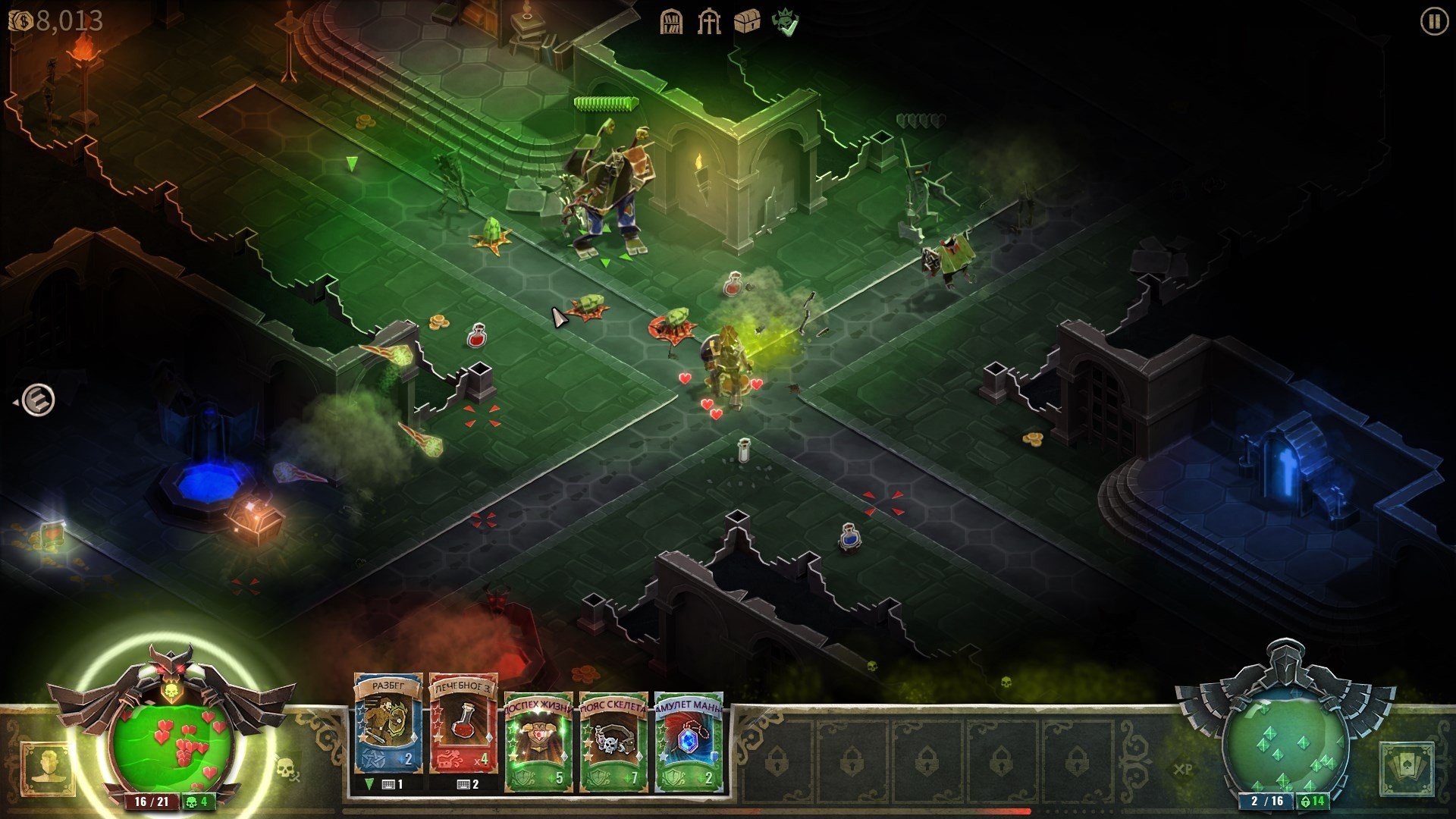Open the card deck button
The width and height of the screenshot is (1456, 819).
point(1407,769)
